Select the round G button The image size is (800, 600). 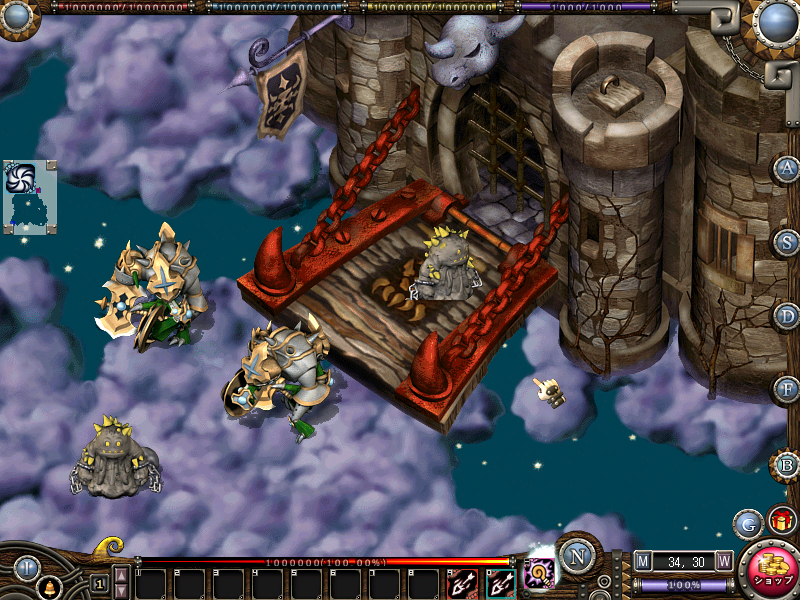(x=747, y=523)
